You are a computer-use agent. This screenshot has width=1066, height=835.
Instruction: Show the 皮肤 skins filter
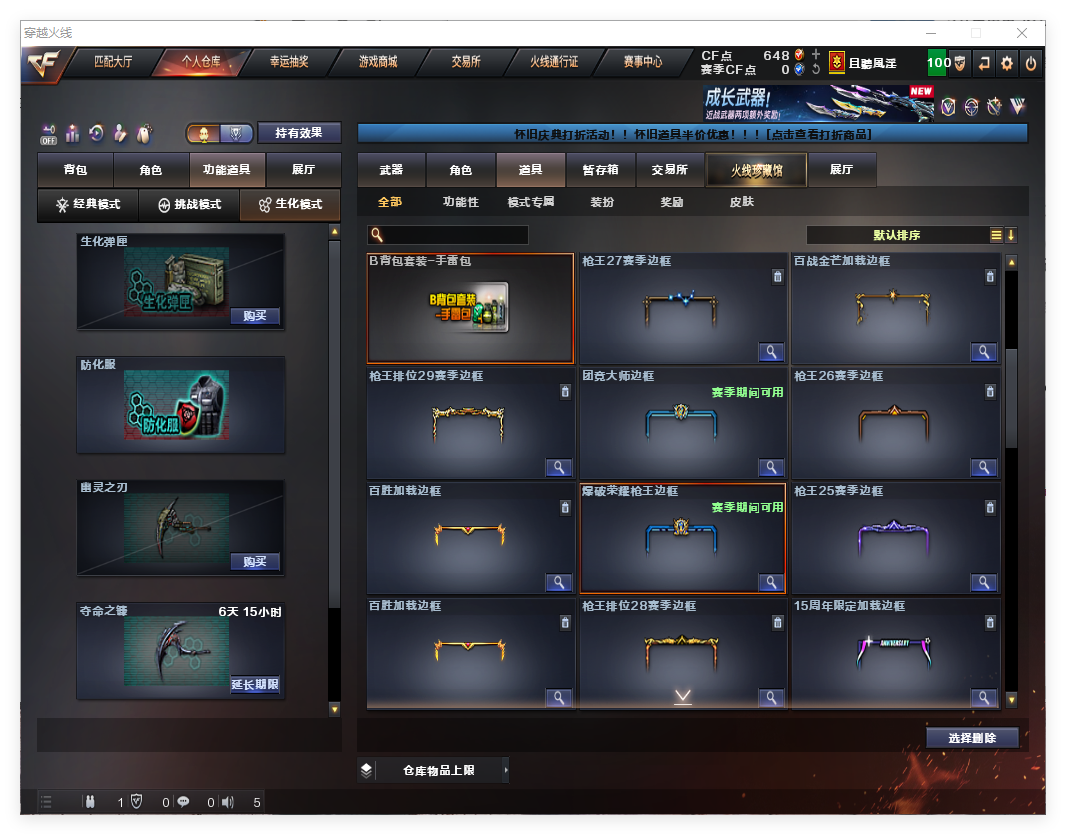(742, 202)
